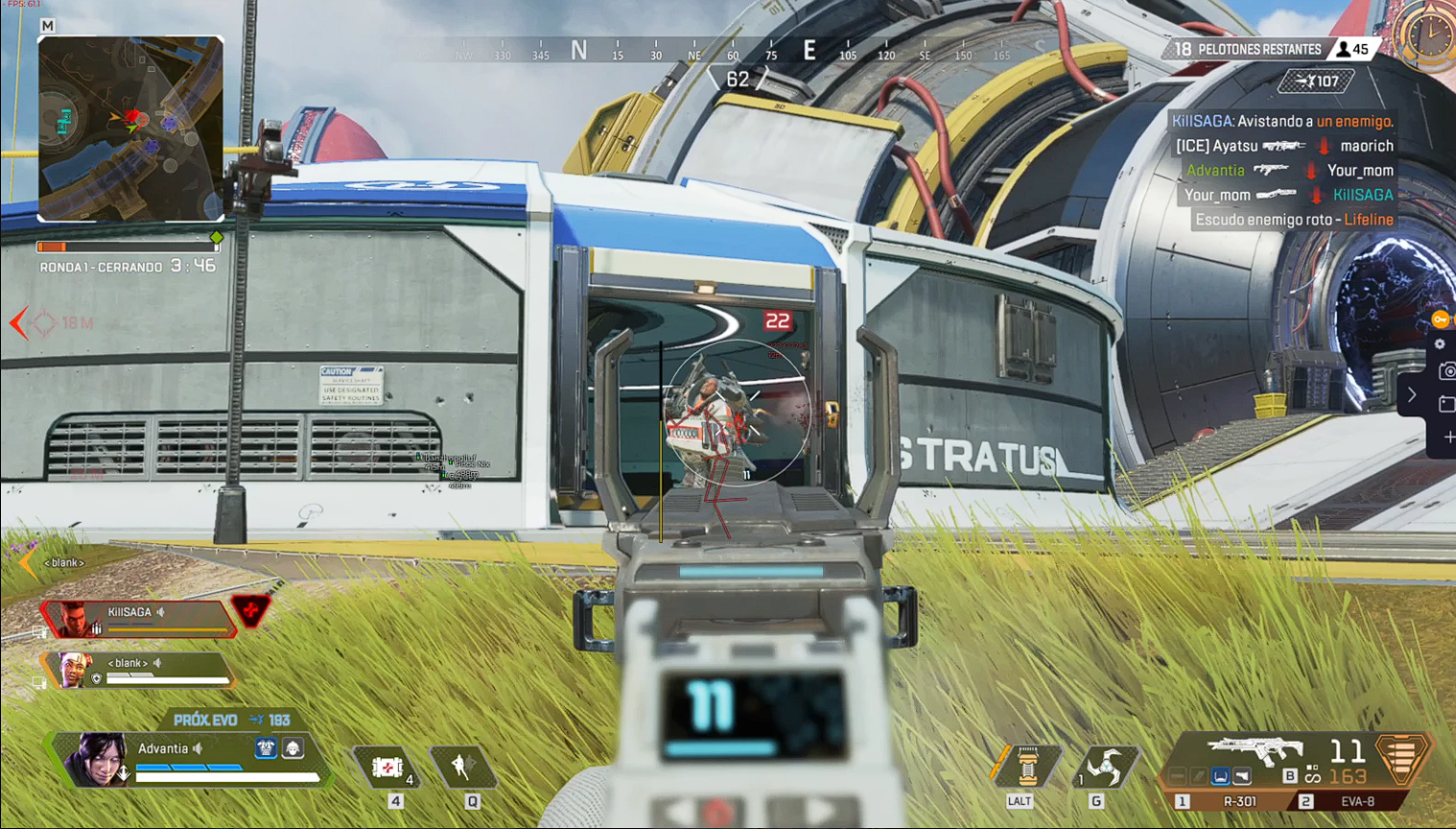Viewport: 1456px width, 829px height.
Task: Open the minimap in the corner
Action: coord(130,130)
